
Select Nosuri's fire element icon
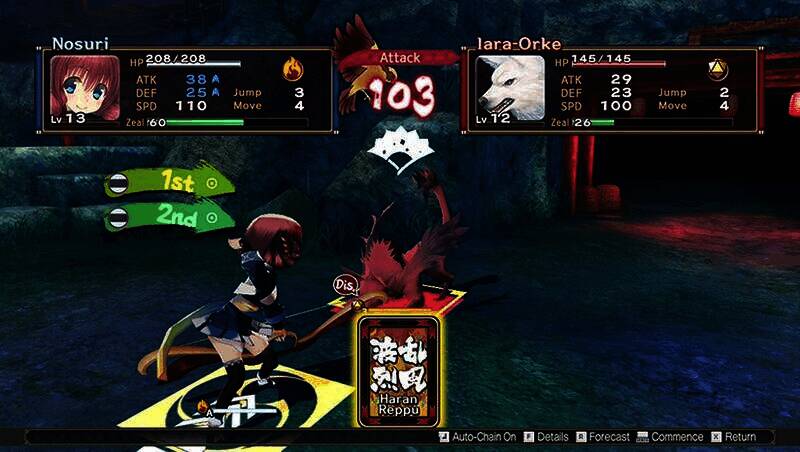pos(292,69)
